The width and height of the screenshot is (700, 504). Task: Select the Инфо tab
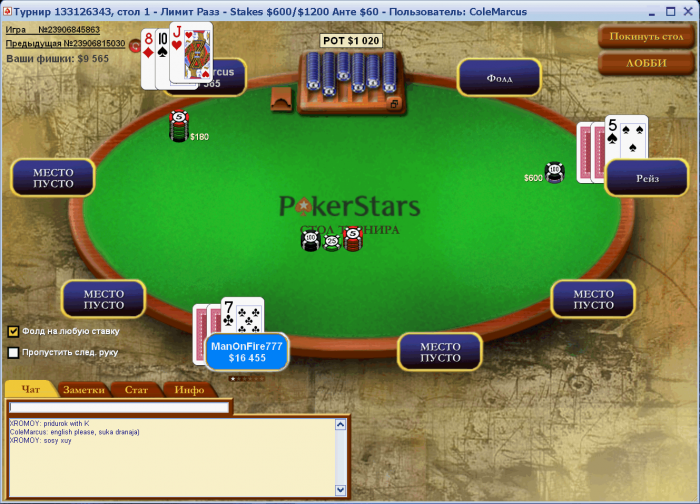click(189, 390)
